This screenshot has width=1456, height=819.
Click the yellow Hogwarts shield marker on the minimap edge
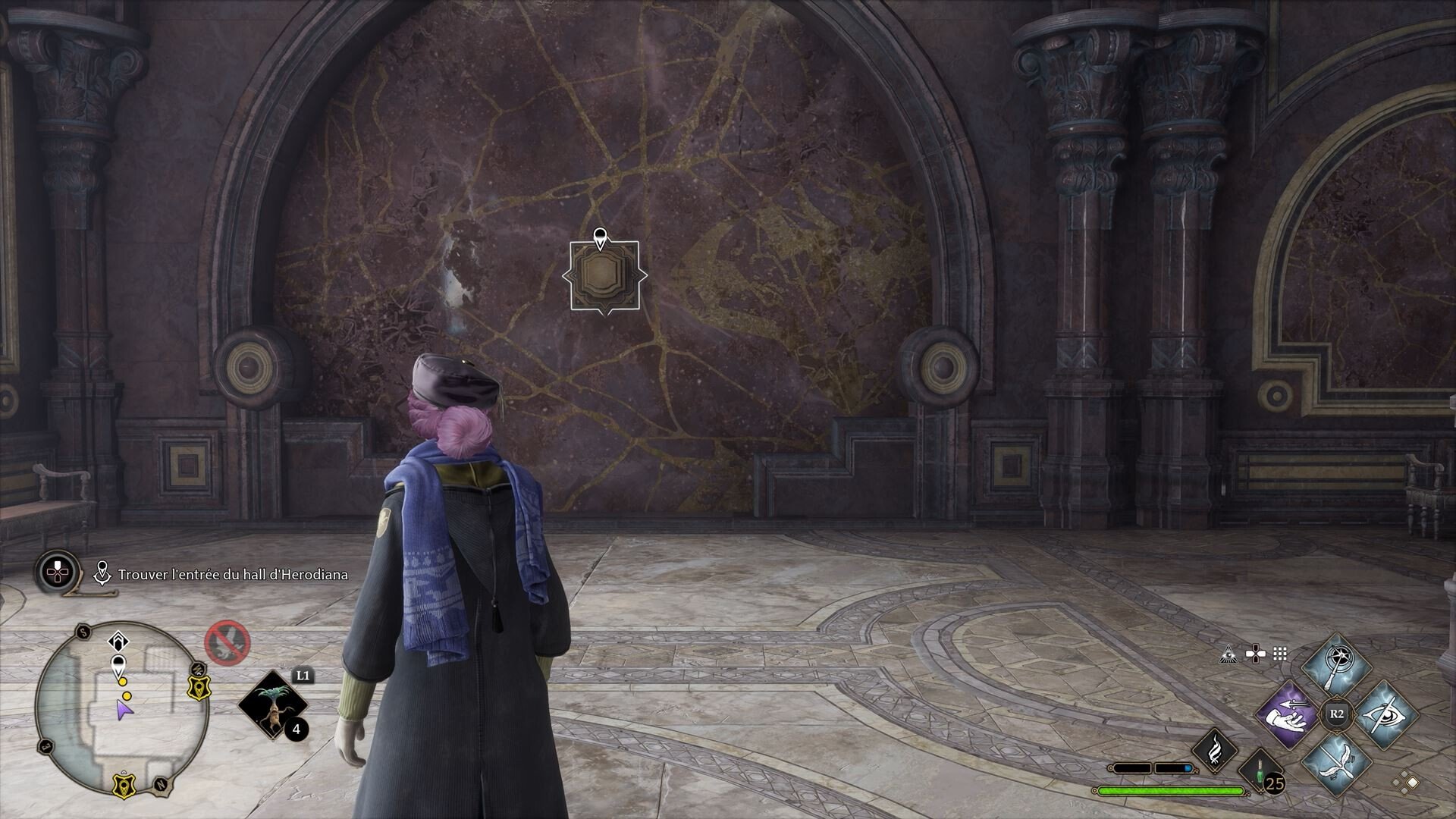(199, 688)
